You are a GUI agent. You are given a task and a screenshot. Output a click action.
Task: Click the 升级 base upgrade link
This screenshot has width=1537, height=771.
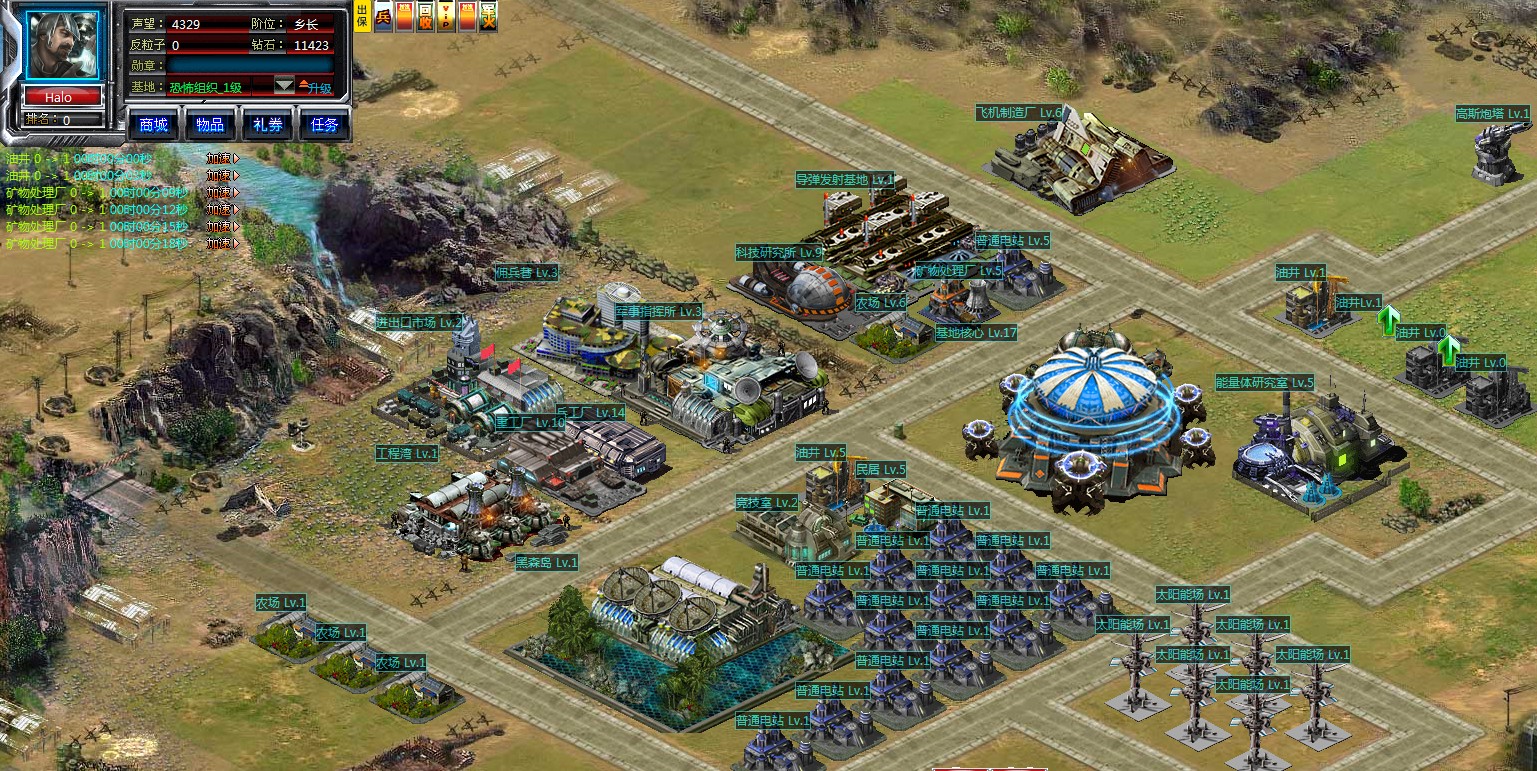pos(316,88)
